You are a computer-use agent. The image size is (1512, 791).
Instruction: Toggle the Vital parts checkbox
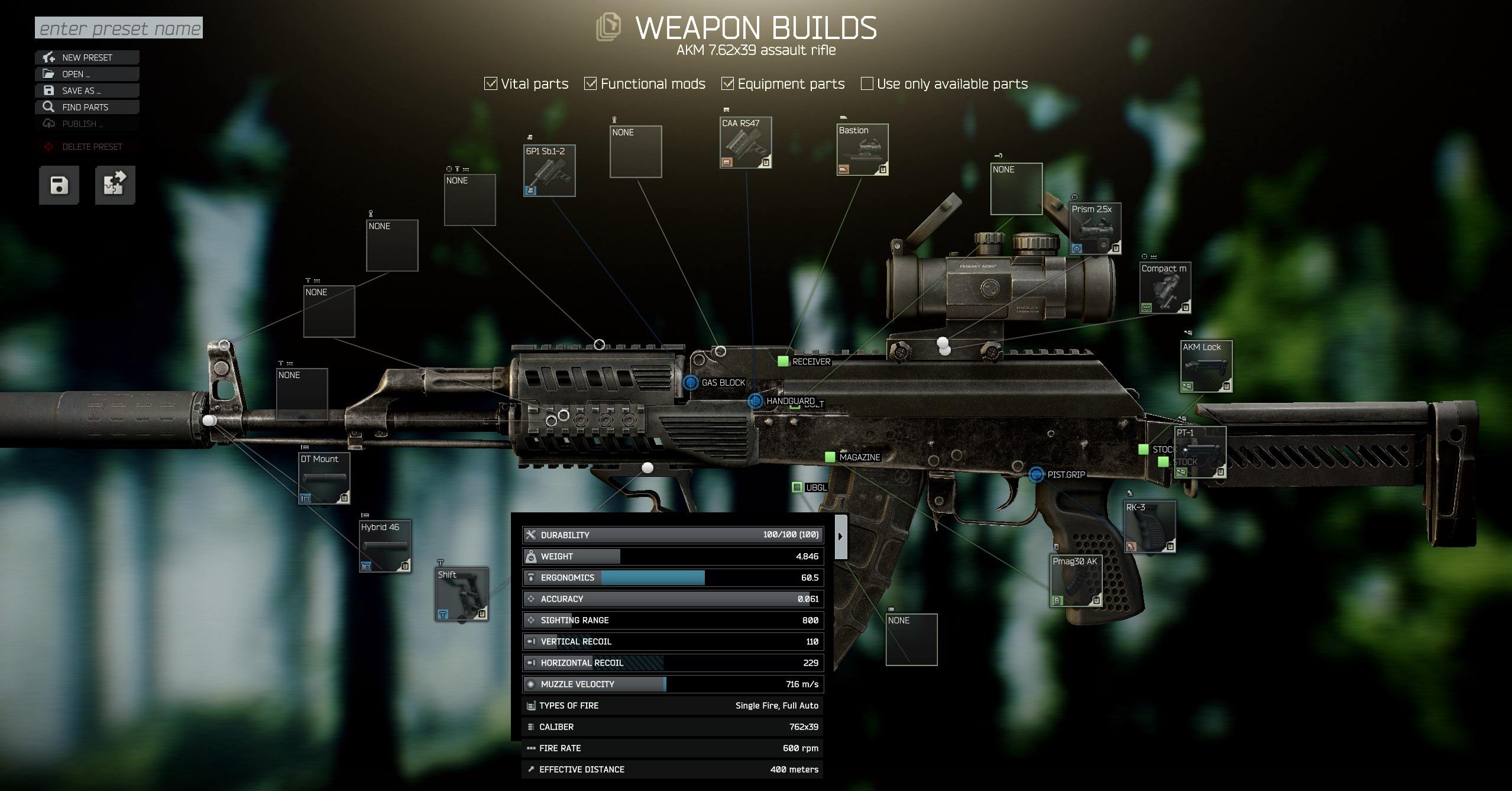point(491,84)
